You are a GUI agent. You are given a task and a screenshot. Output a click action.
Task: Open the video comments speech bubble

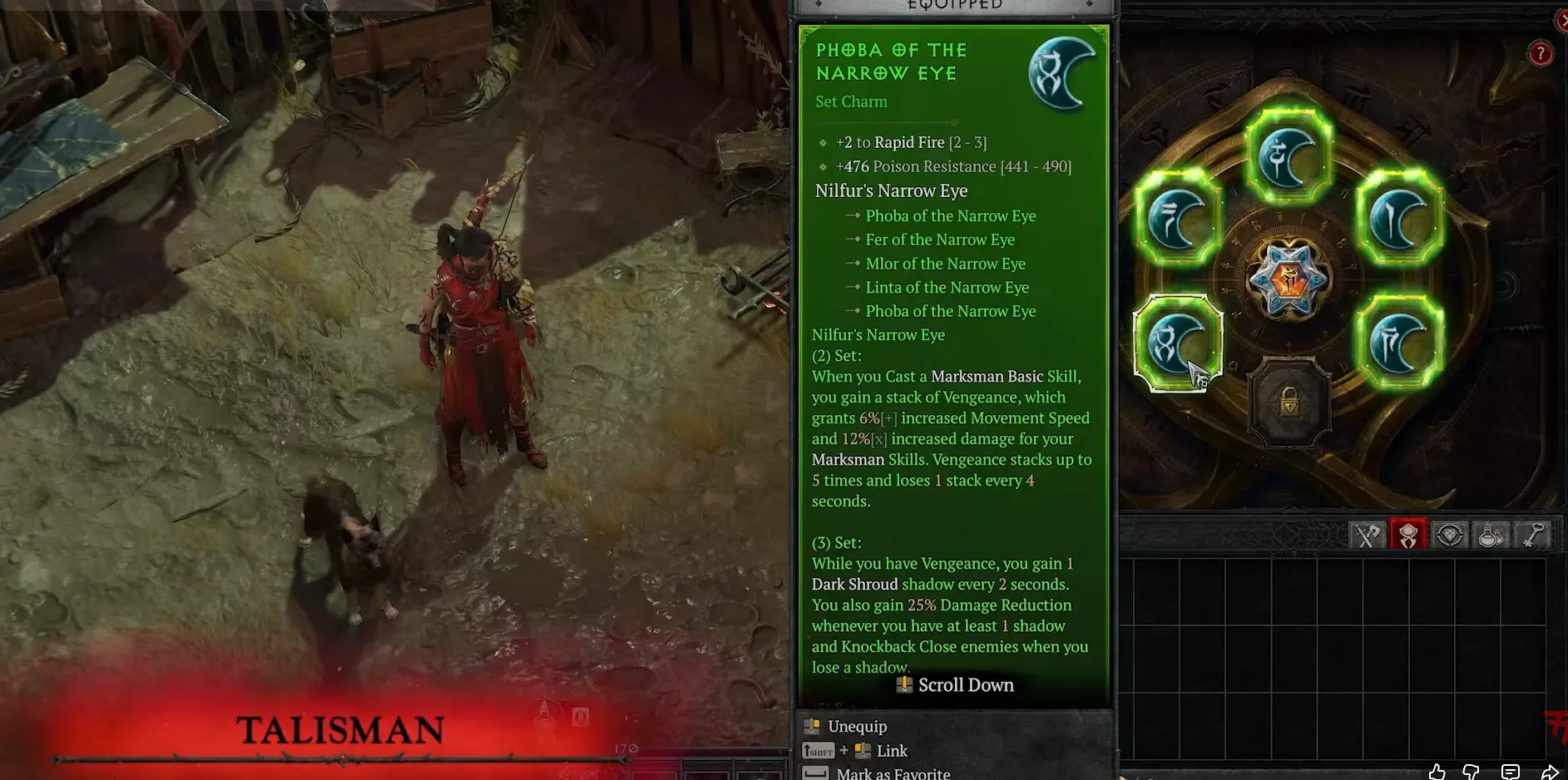[x=1511, y=772]
